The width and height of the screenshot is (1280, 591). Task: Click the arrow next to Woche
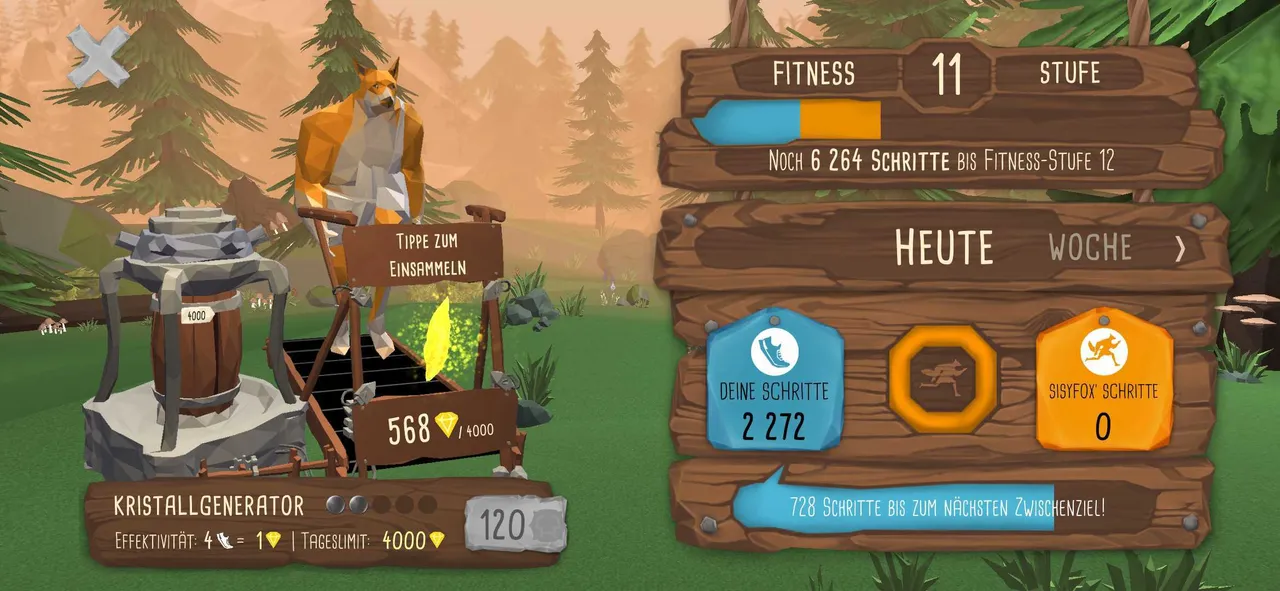point(1180,248)
